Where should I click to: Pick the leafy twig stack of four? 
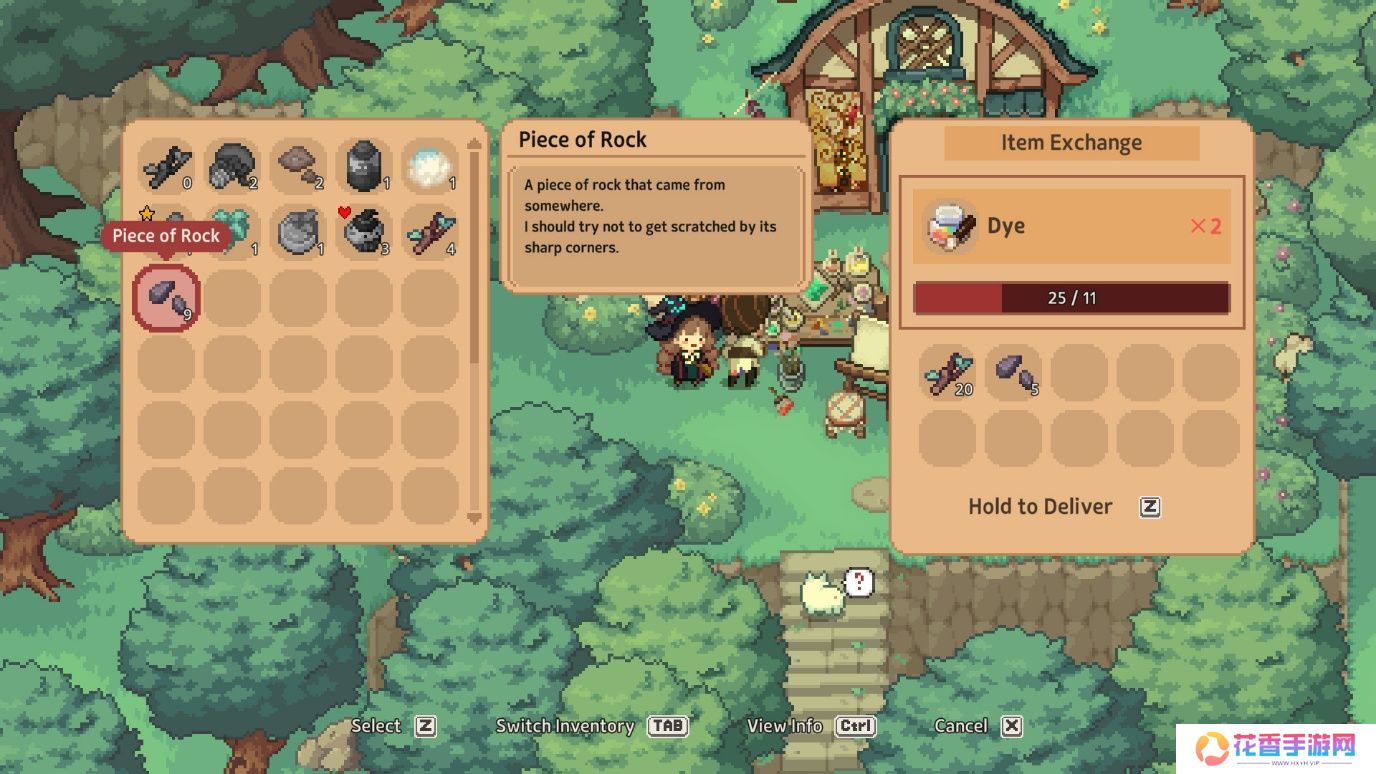[x=430, y=232]
